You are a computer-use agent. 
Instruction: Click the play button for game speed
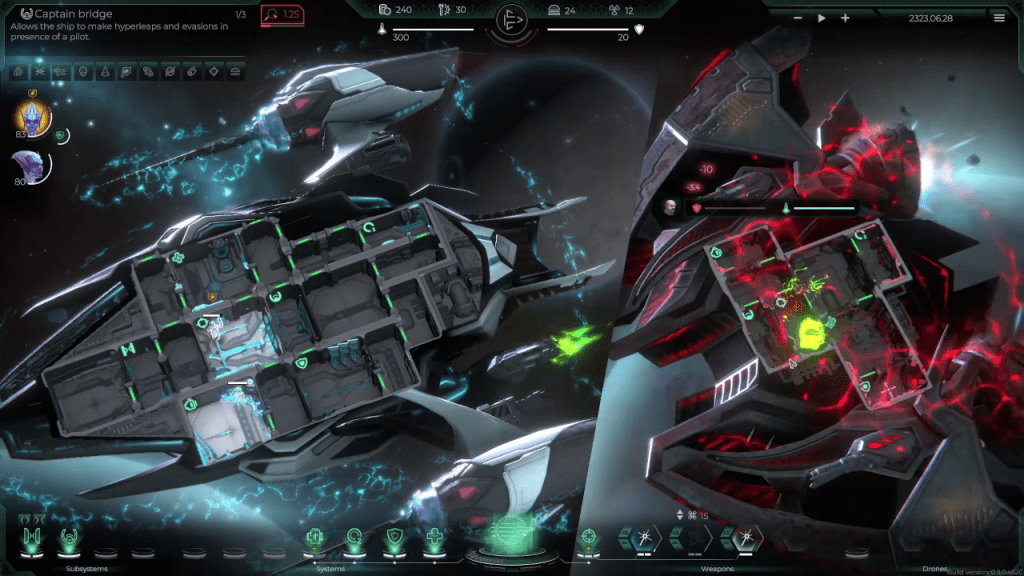point(822,18)
